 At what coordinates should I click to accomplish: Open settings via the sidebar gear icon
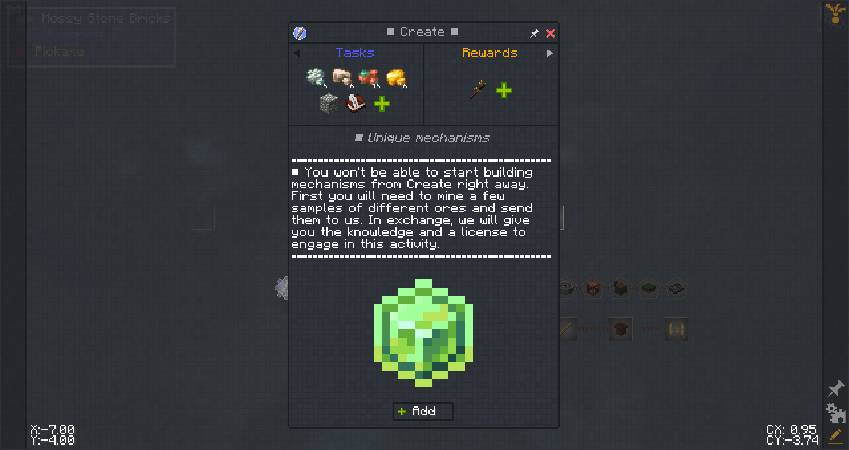tap(836, 413)
